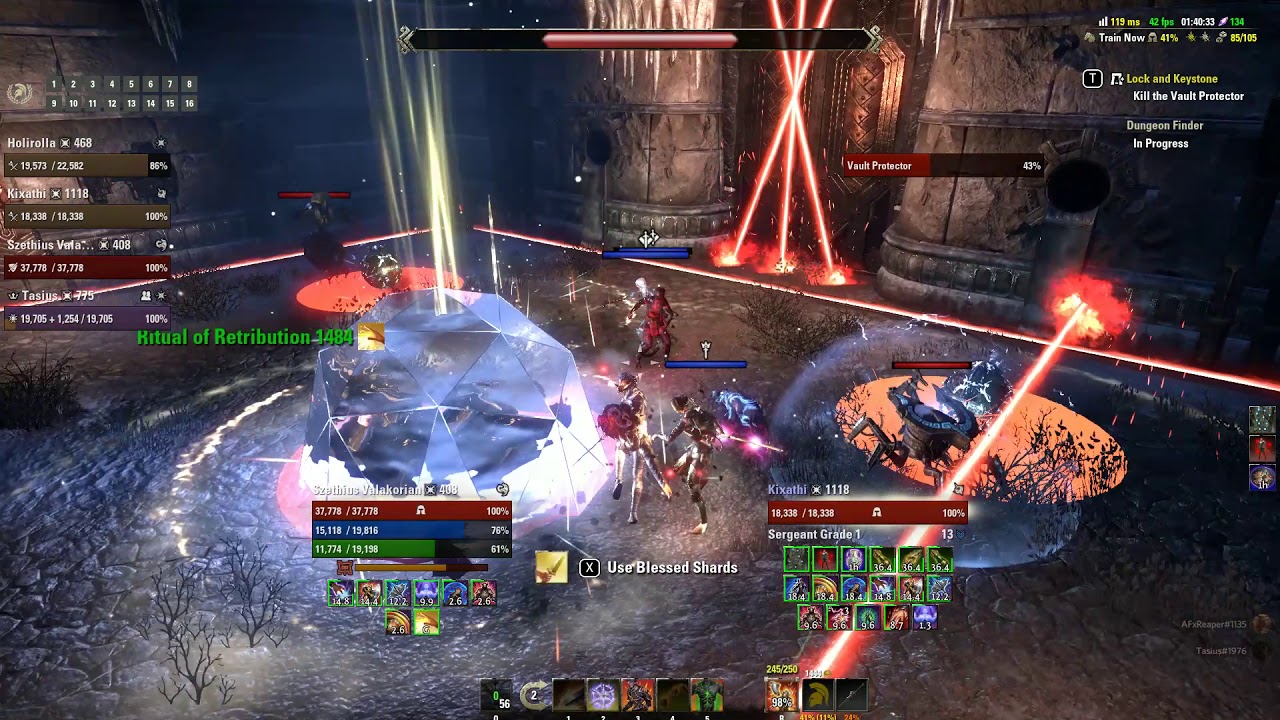Select preset button number 16

pyautogui.click(x=189, y=104)
